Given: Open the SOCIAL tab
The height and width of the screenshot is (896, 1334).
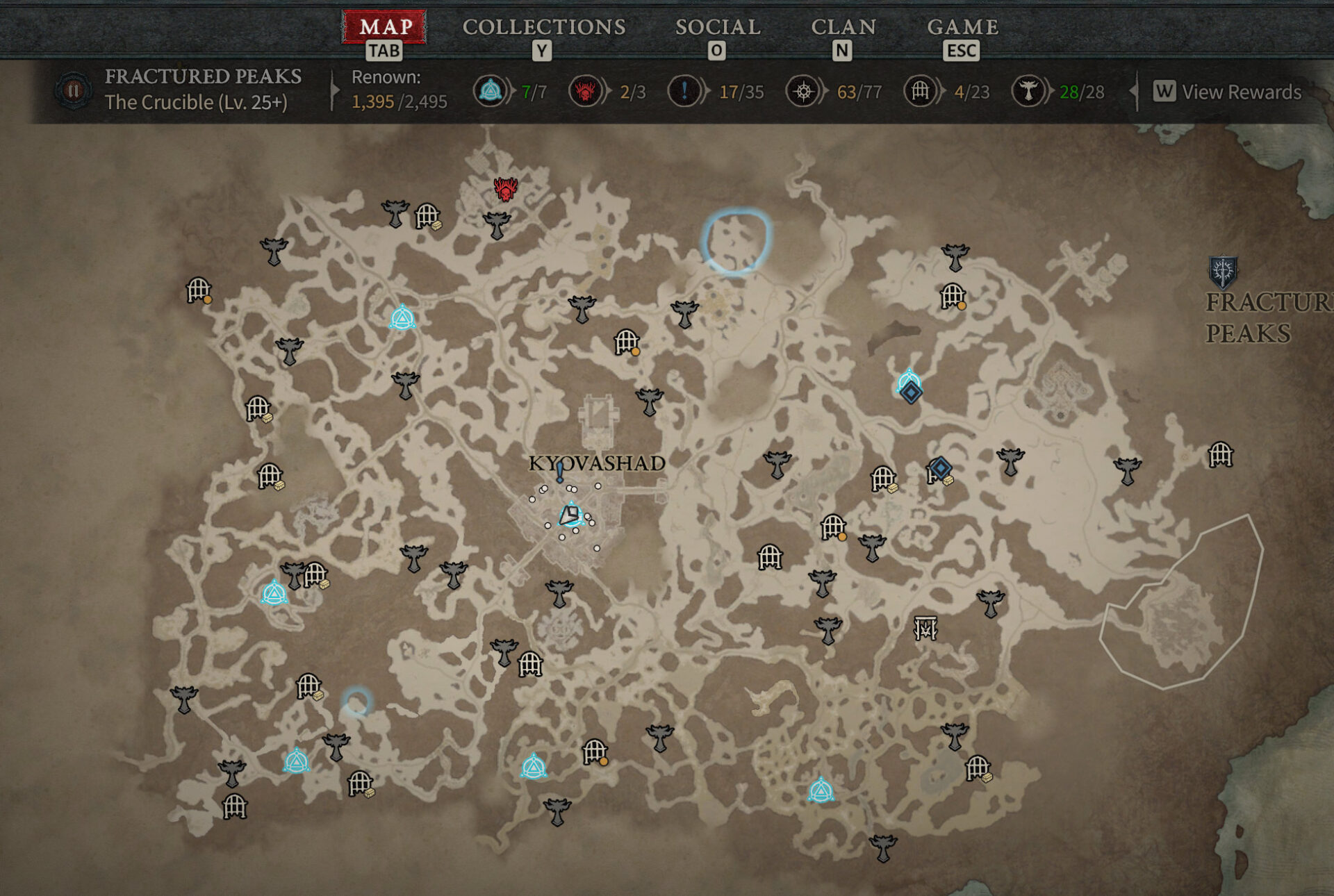Looking at the screenshot, I should [717, 28].
